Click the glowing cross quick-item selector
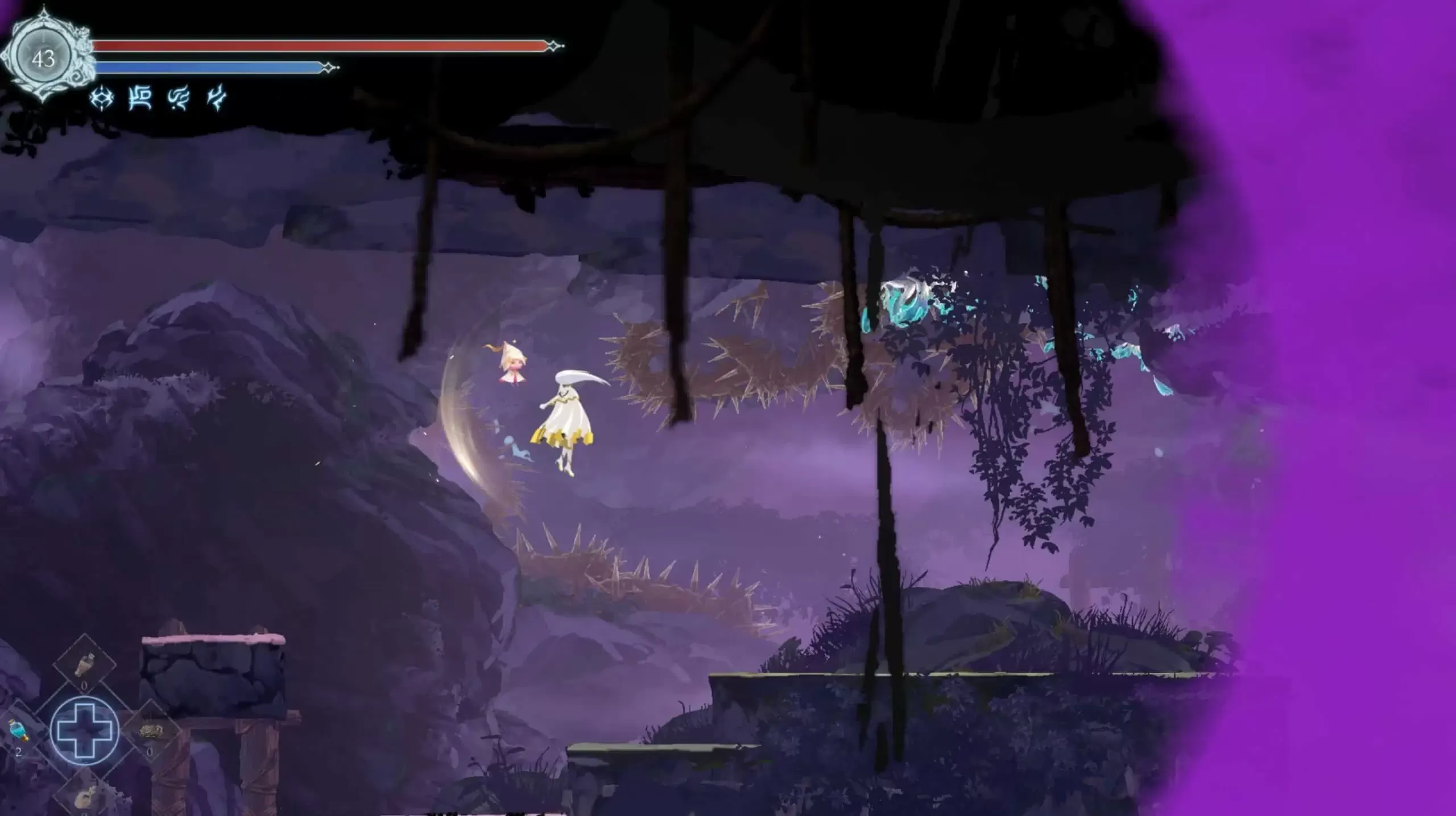This screenshot has width=1456, height=816. click(x=85, y=730)
